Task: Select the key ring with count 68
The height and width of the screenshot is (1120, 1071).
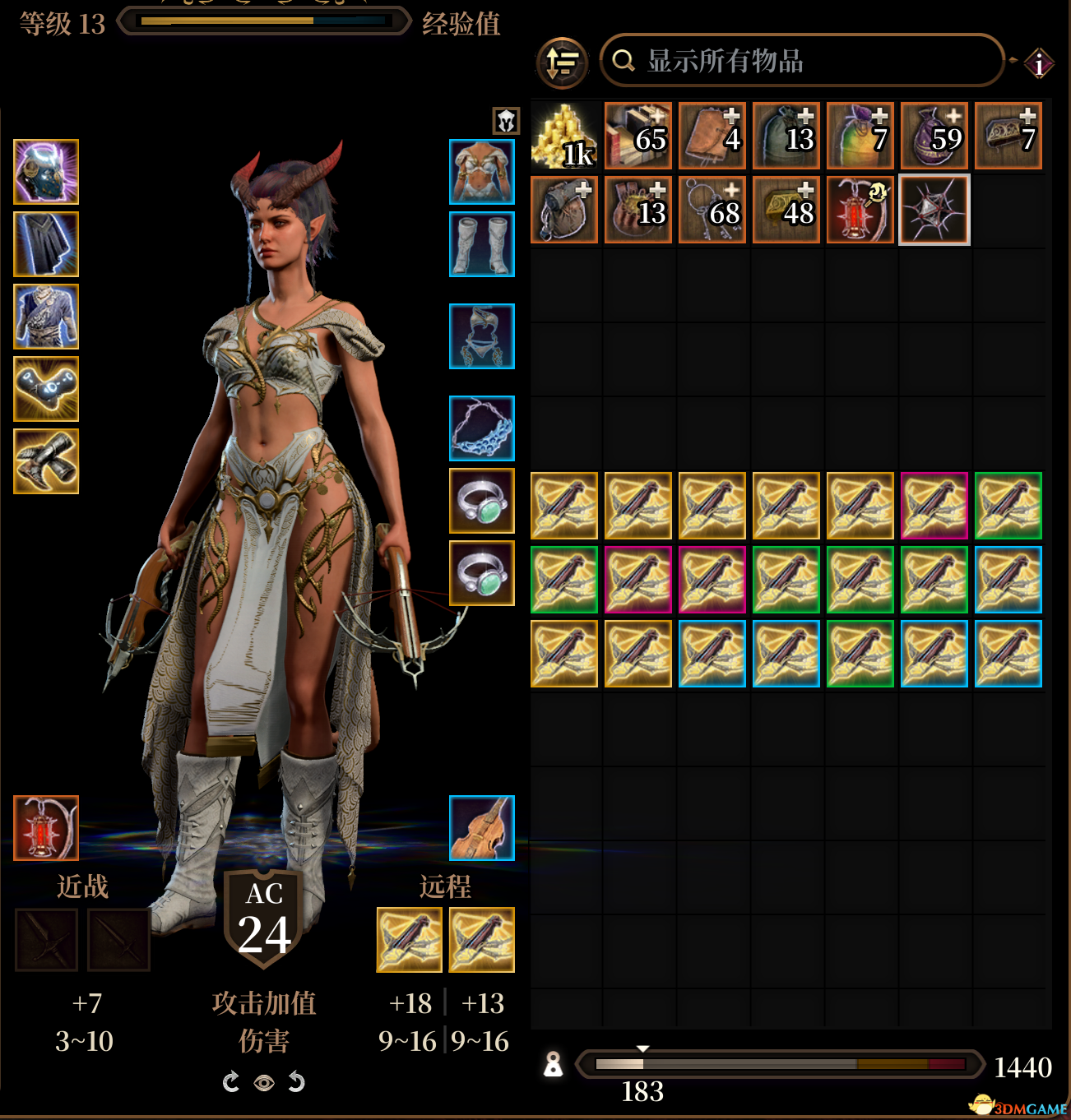Action: tap(712, 211)
